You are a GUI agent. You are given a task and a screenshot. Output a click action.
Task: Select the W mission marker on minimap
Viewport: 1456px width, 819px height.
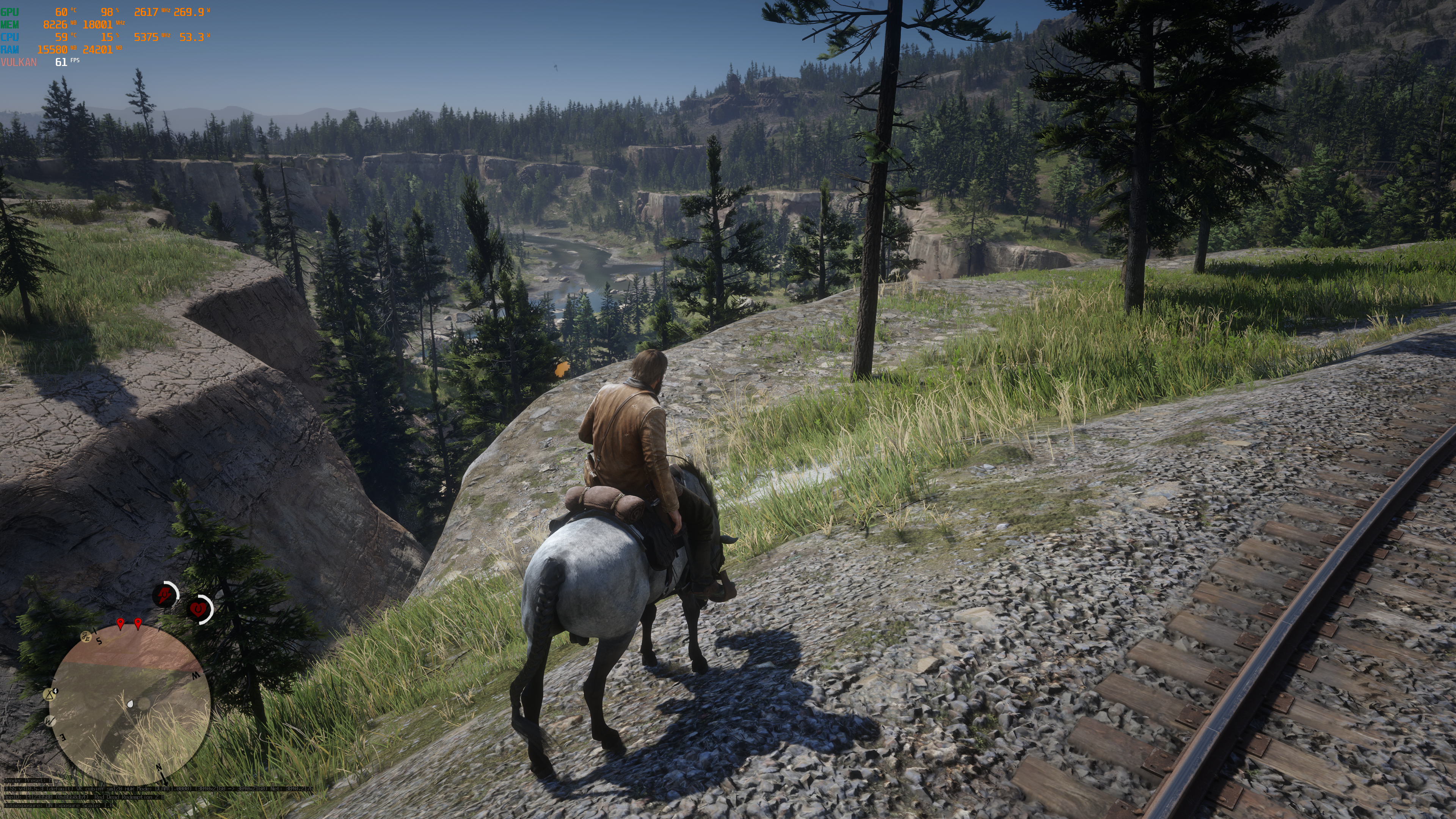click(50, 721)
